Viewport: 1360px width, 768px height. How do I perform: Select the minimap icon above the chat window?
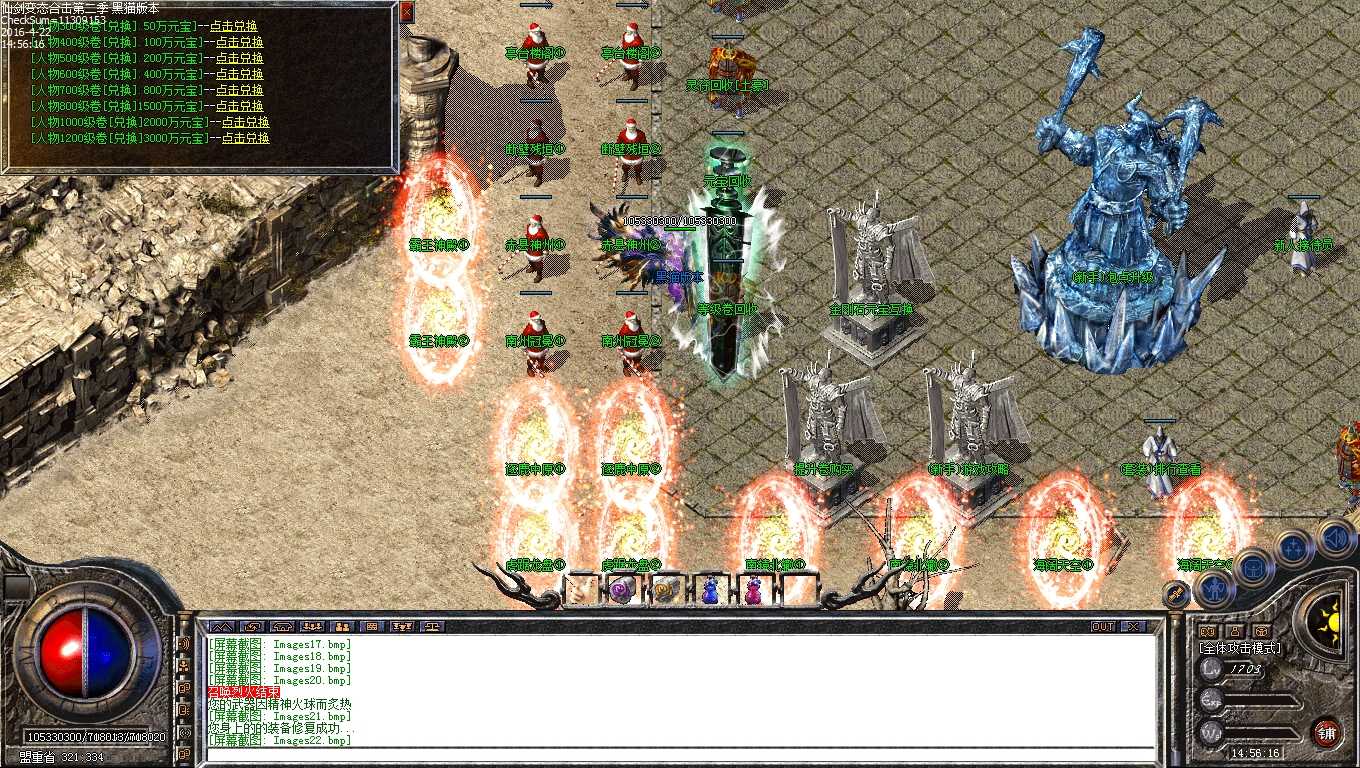221,626
